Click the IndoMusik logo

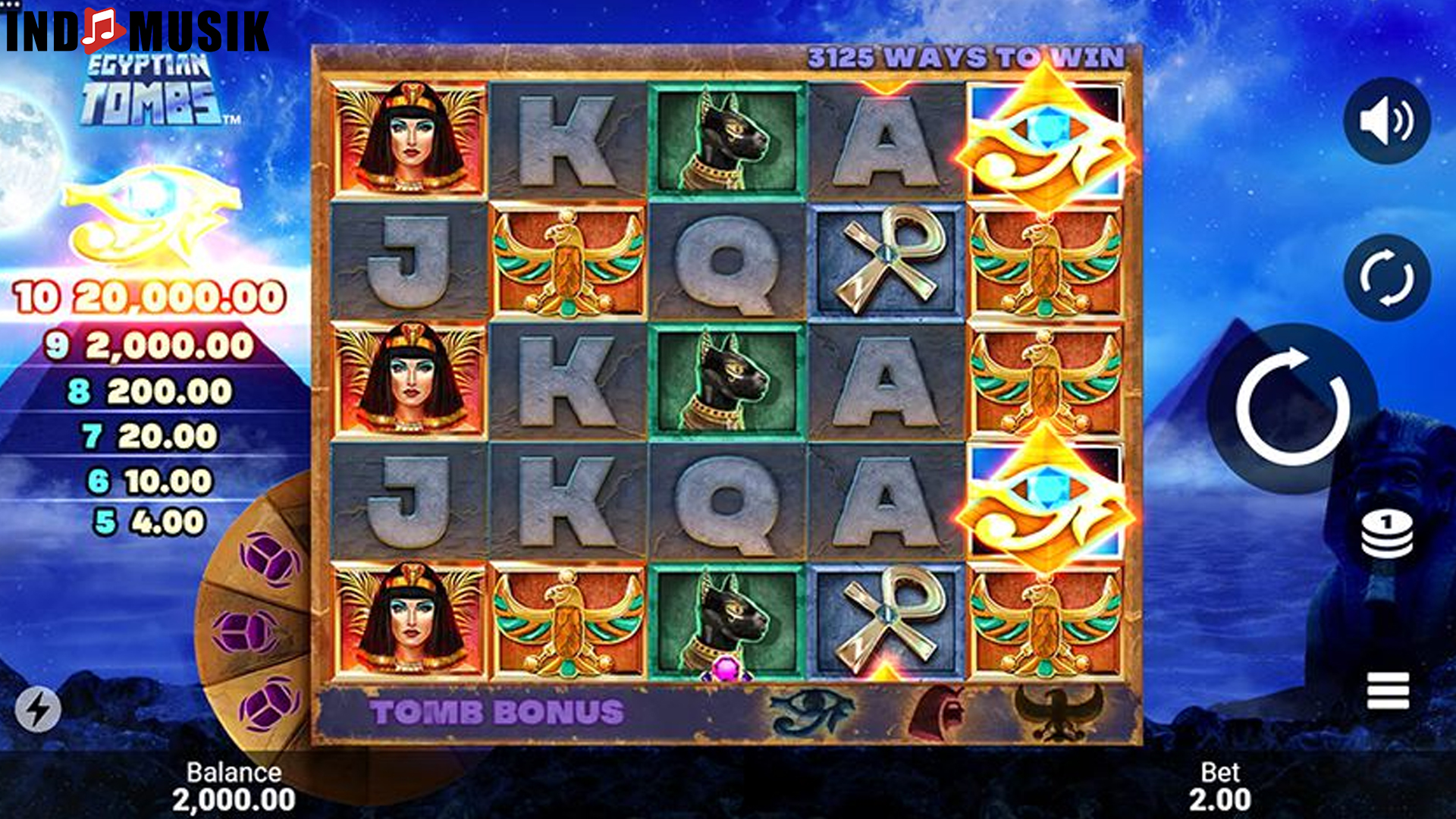click(137, 30)
